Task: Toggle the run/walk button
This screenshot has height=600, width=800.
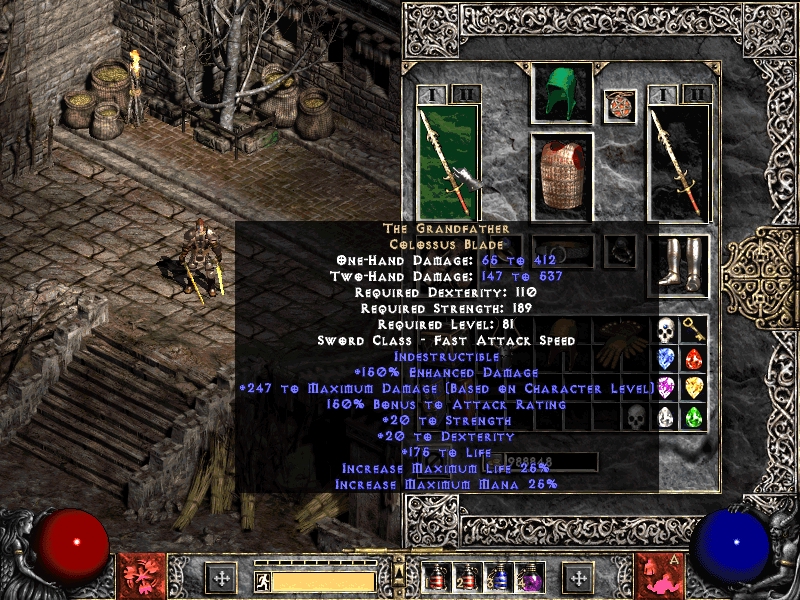Action: point(262,580)
